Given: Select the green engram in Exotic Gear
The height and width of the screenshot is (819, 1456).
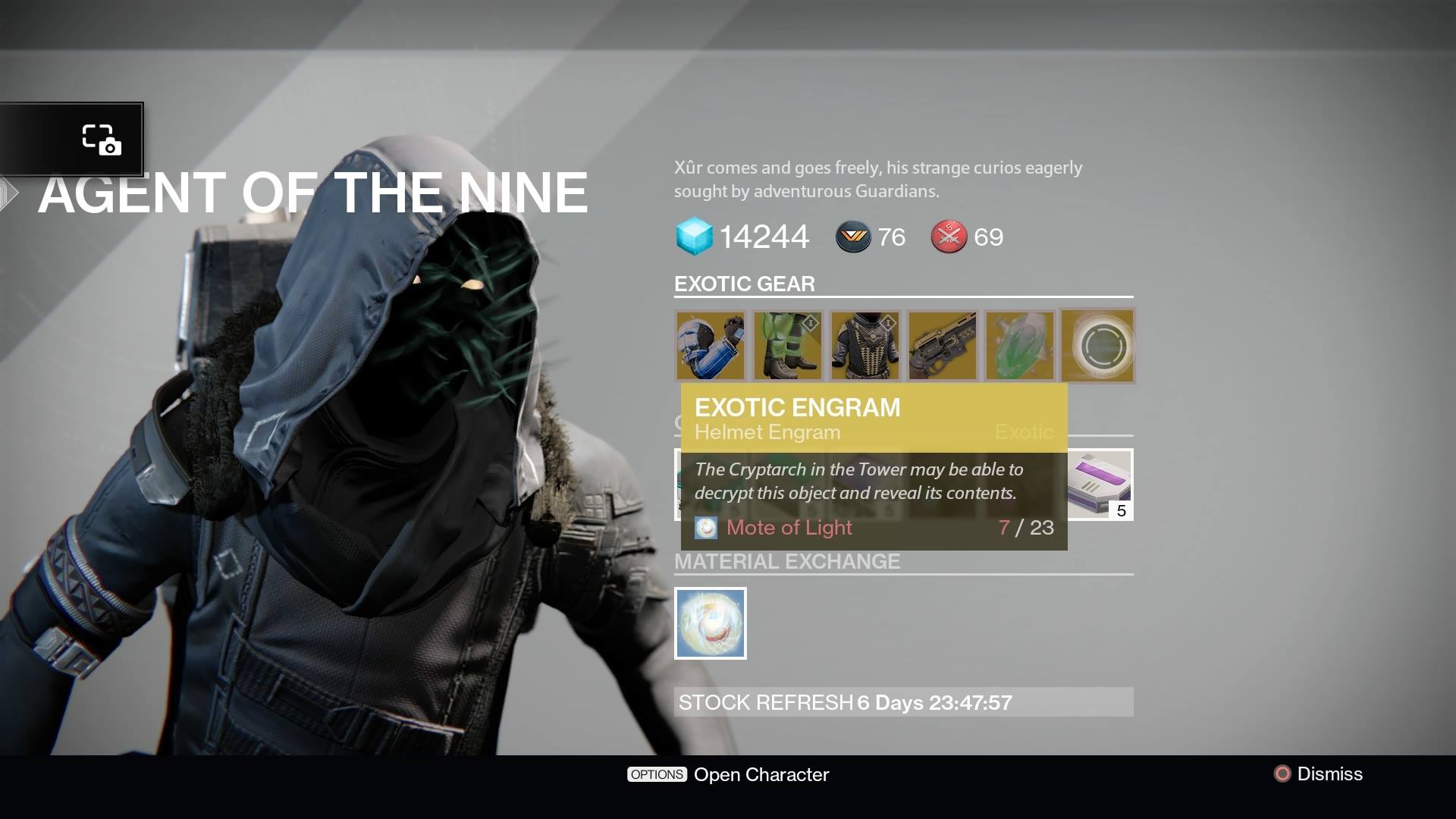Looking at the screenshot, I should [1020, 346].
